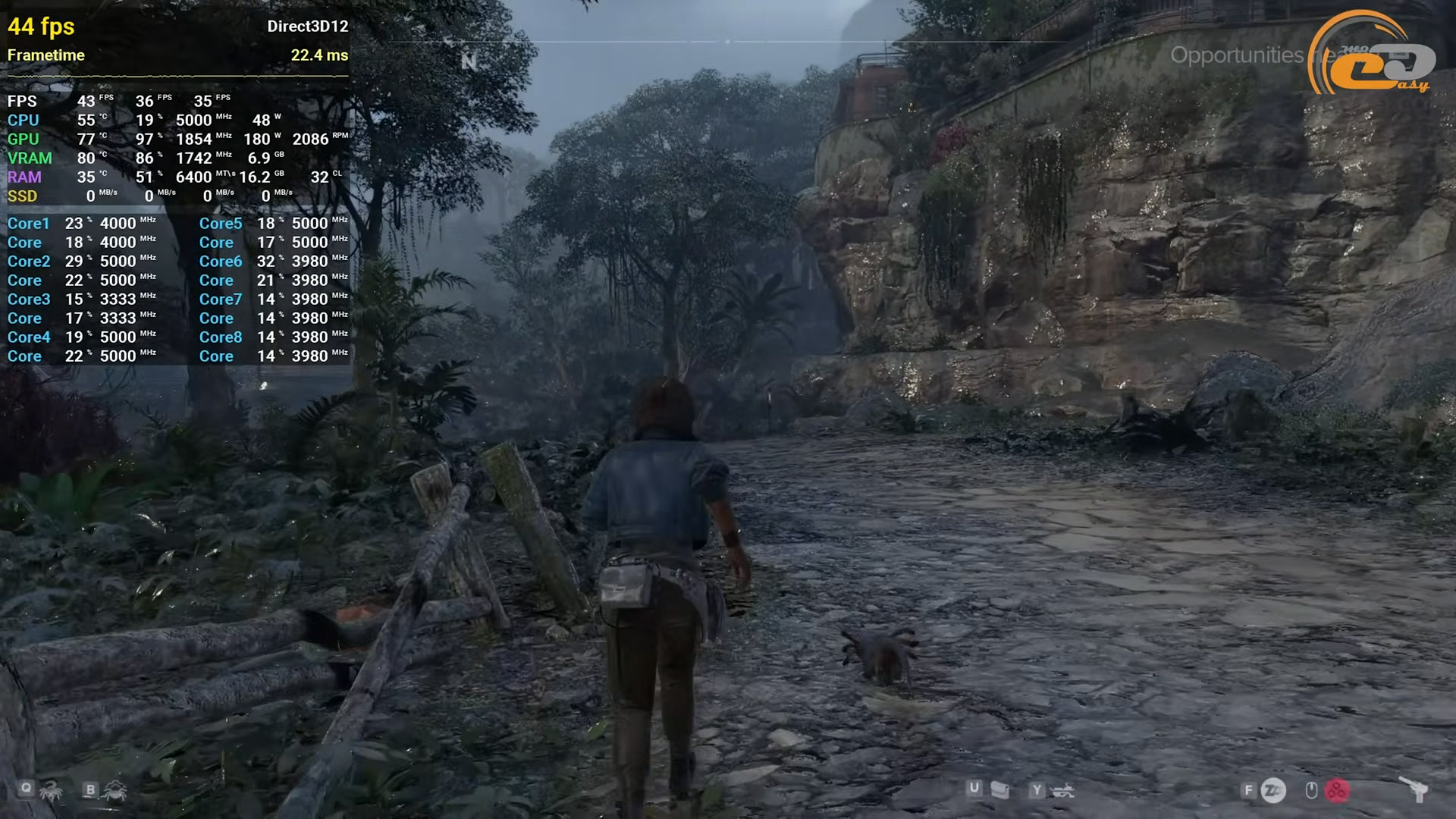Choose the equipped pistol icon

click(x=1414, y=790)
